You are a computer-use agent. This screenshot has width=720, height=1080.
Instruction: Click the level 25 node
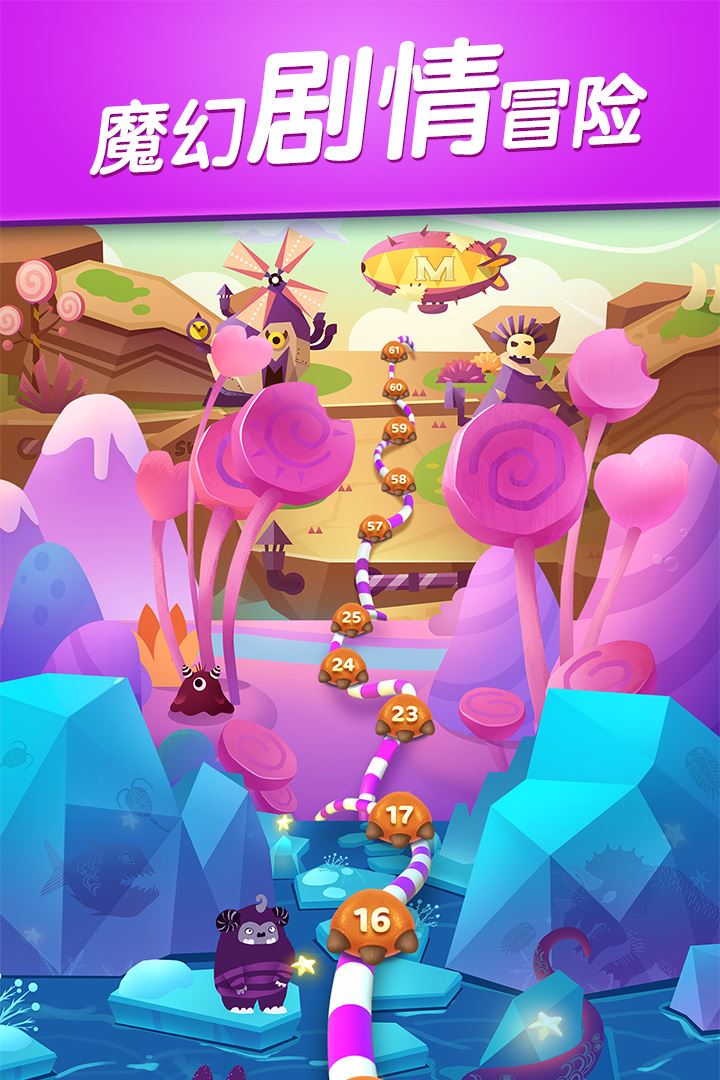(x=351, y=620)
